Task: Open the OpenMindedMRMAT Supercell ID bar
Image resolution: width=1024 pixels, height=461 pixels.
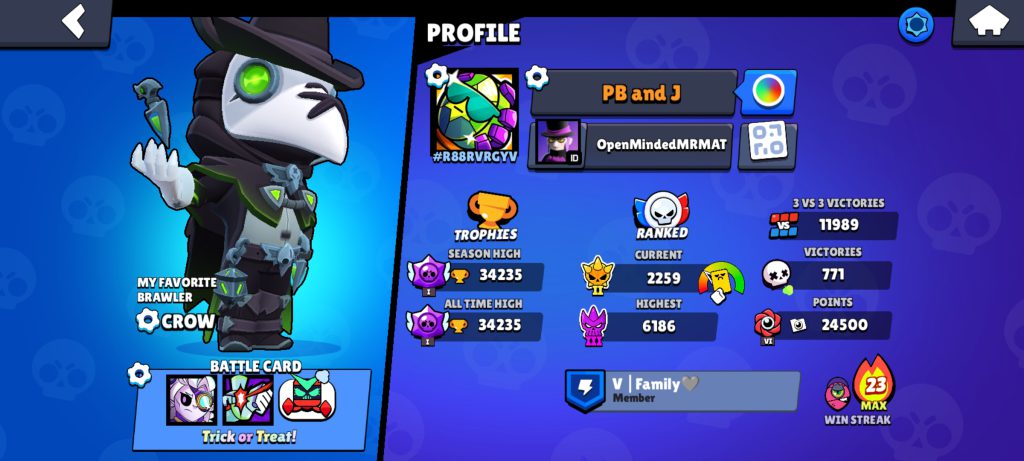Action: coord(632,144)
